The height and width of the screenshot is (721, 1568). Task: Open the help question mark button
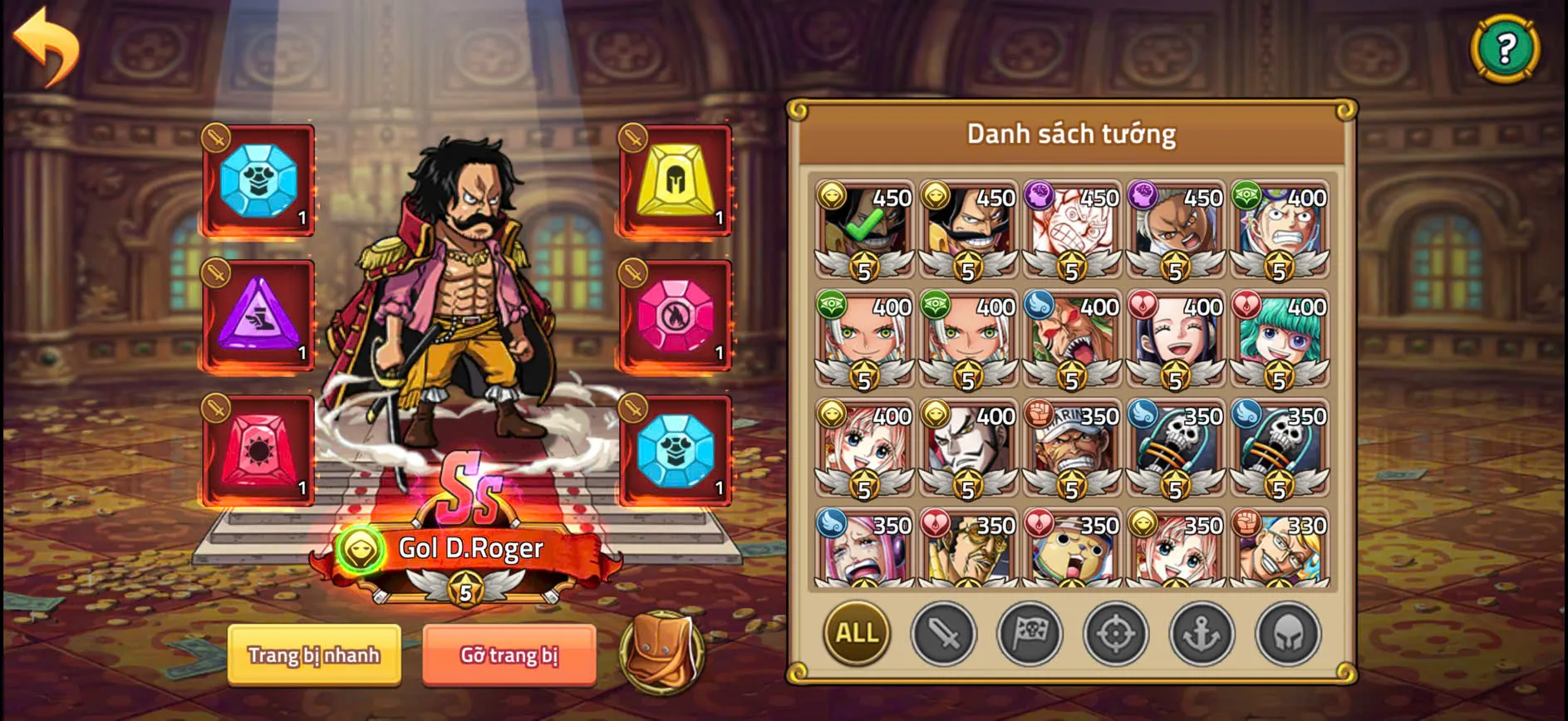(1506, 48)
